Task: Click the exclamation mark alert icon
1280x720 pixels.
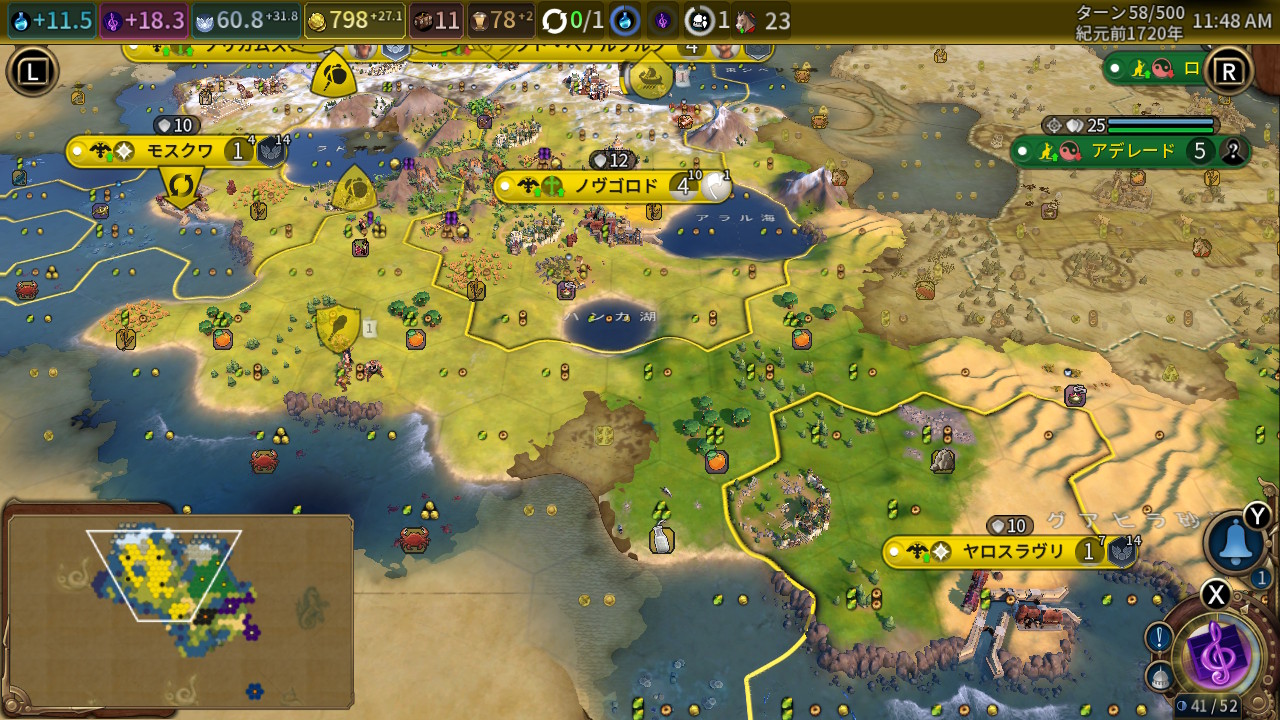Action: coord(1158,637)
